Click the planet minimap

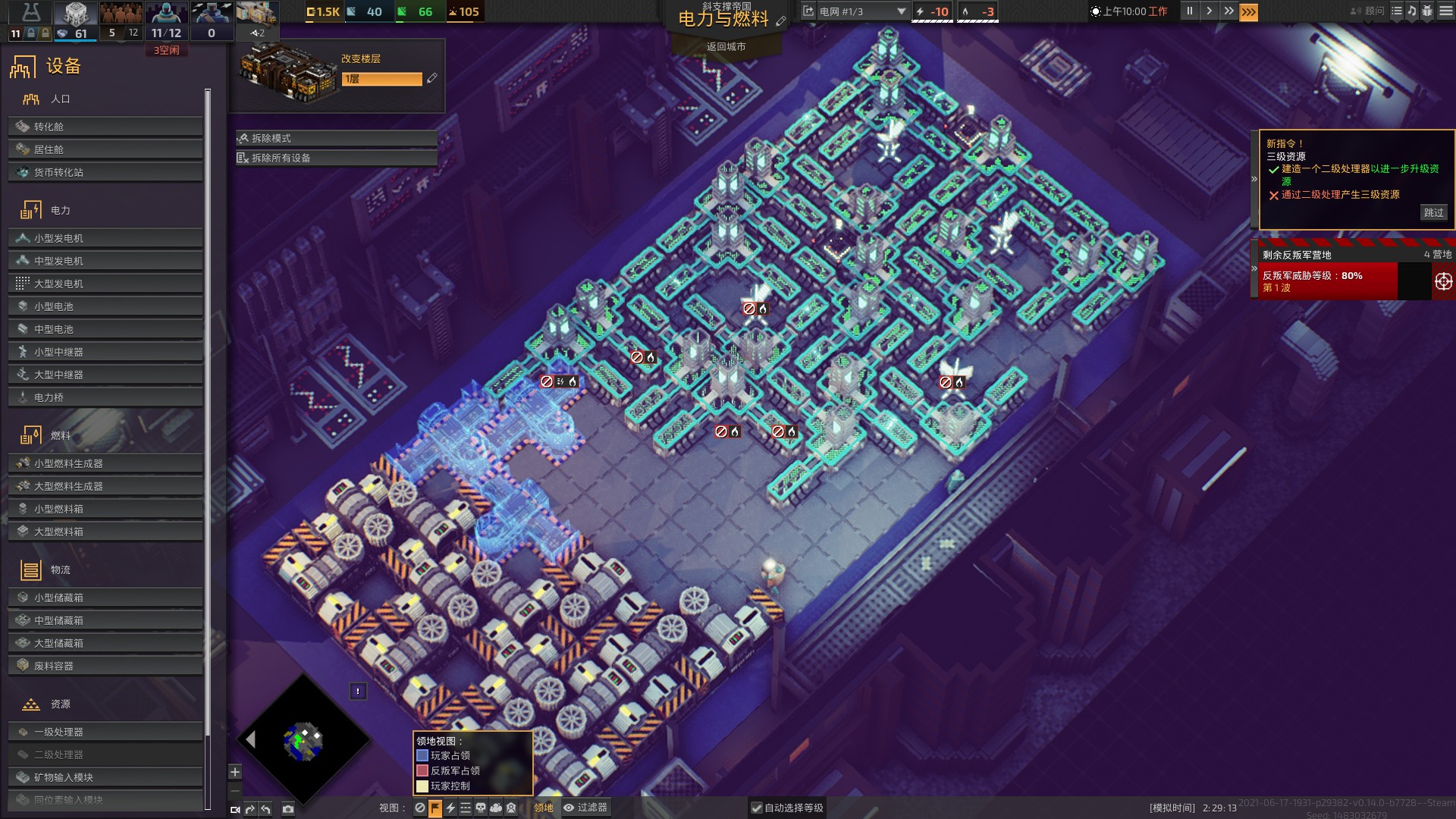pos(303,741)
